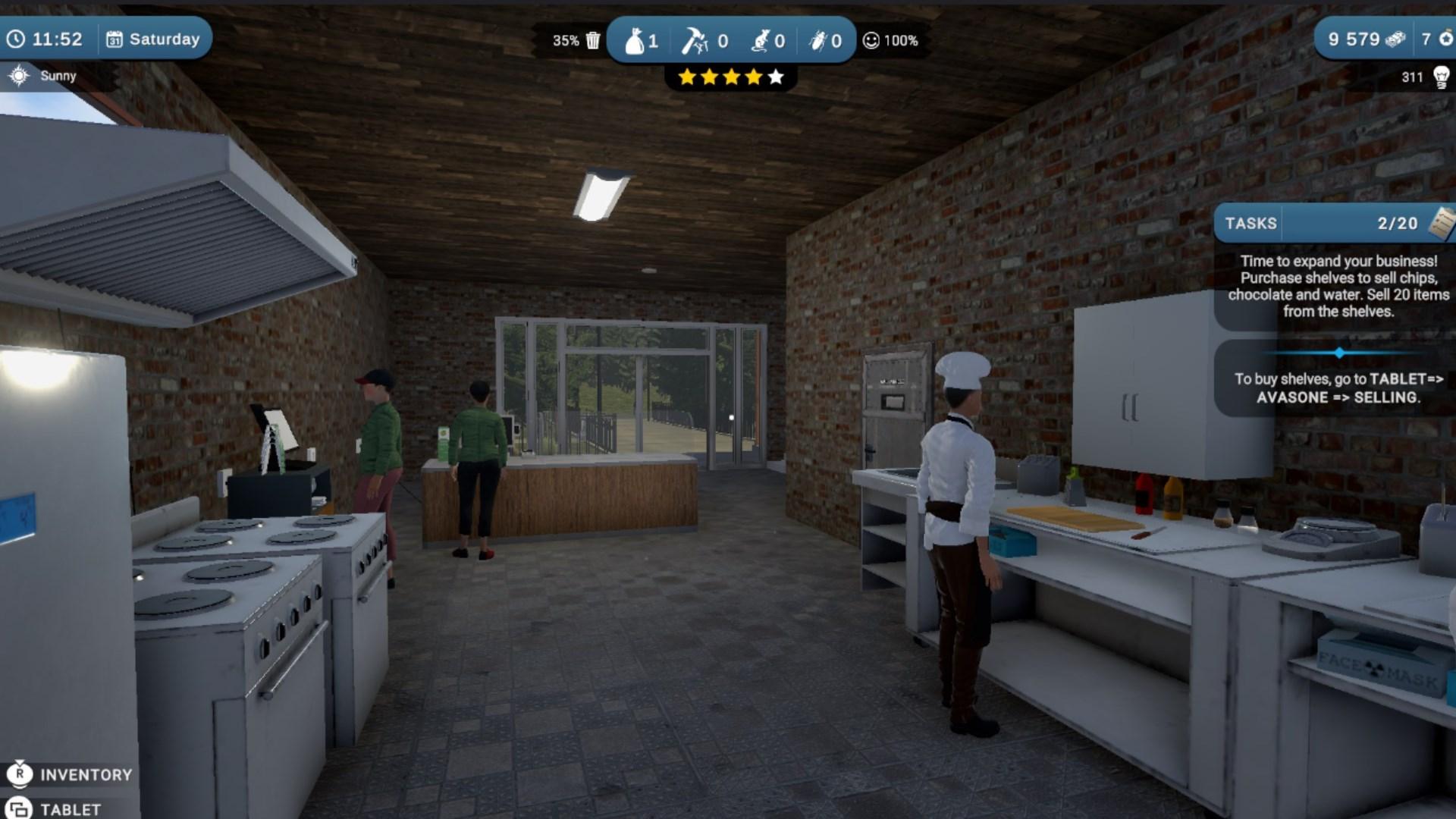The height and width of the screenshot is (819, 1456).
Task: Click the lightbulb skill points icon
Action: point(1440,76)
